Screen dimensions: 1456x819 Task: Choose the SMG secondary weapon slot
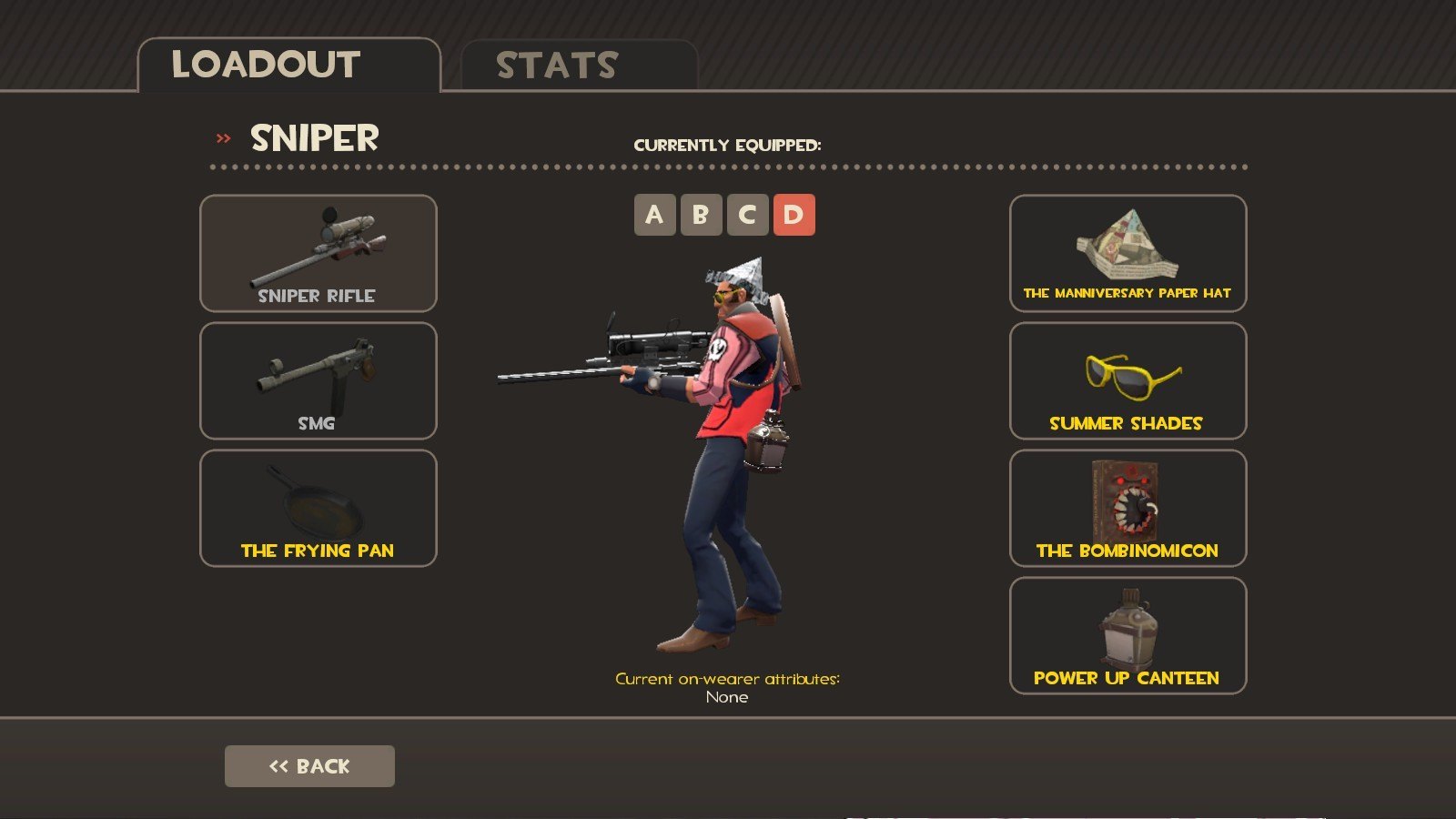pos(318,381)
